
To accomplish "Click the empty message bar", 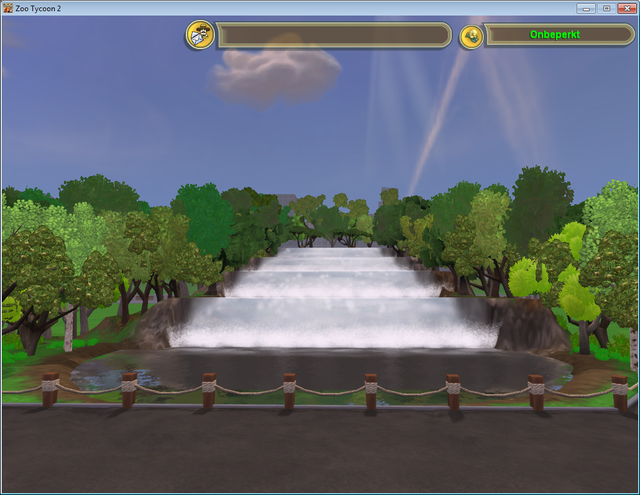I will click(334, 36).
